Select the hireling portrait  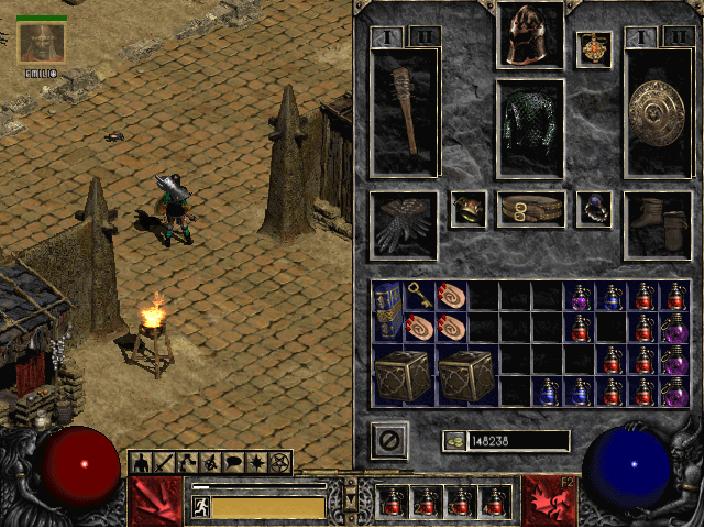click(x=42, y=43)
